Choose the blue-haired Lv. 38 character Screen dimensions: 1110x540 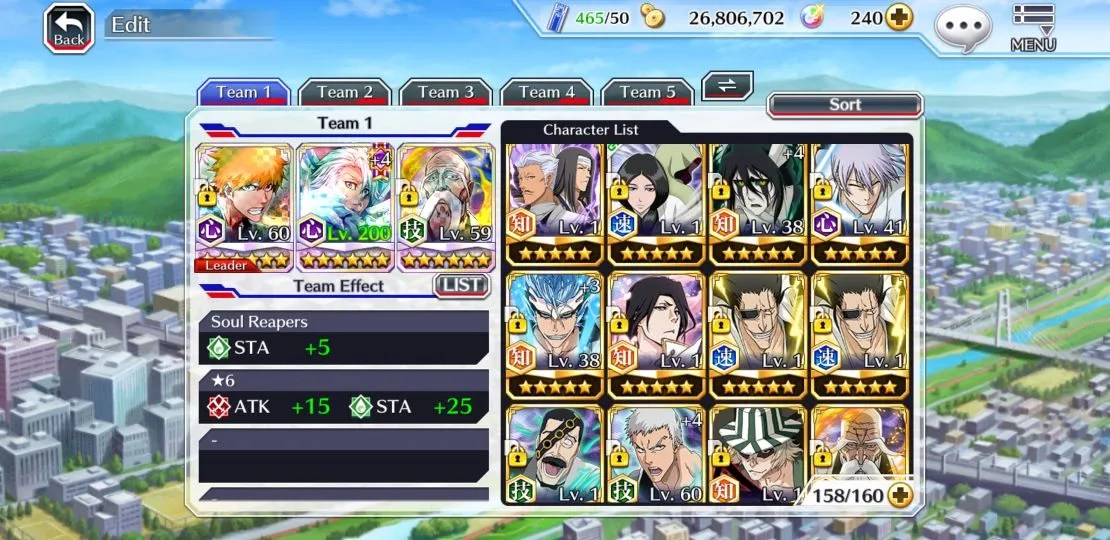tap(555, 334)
